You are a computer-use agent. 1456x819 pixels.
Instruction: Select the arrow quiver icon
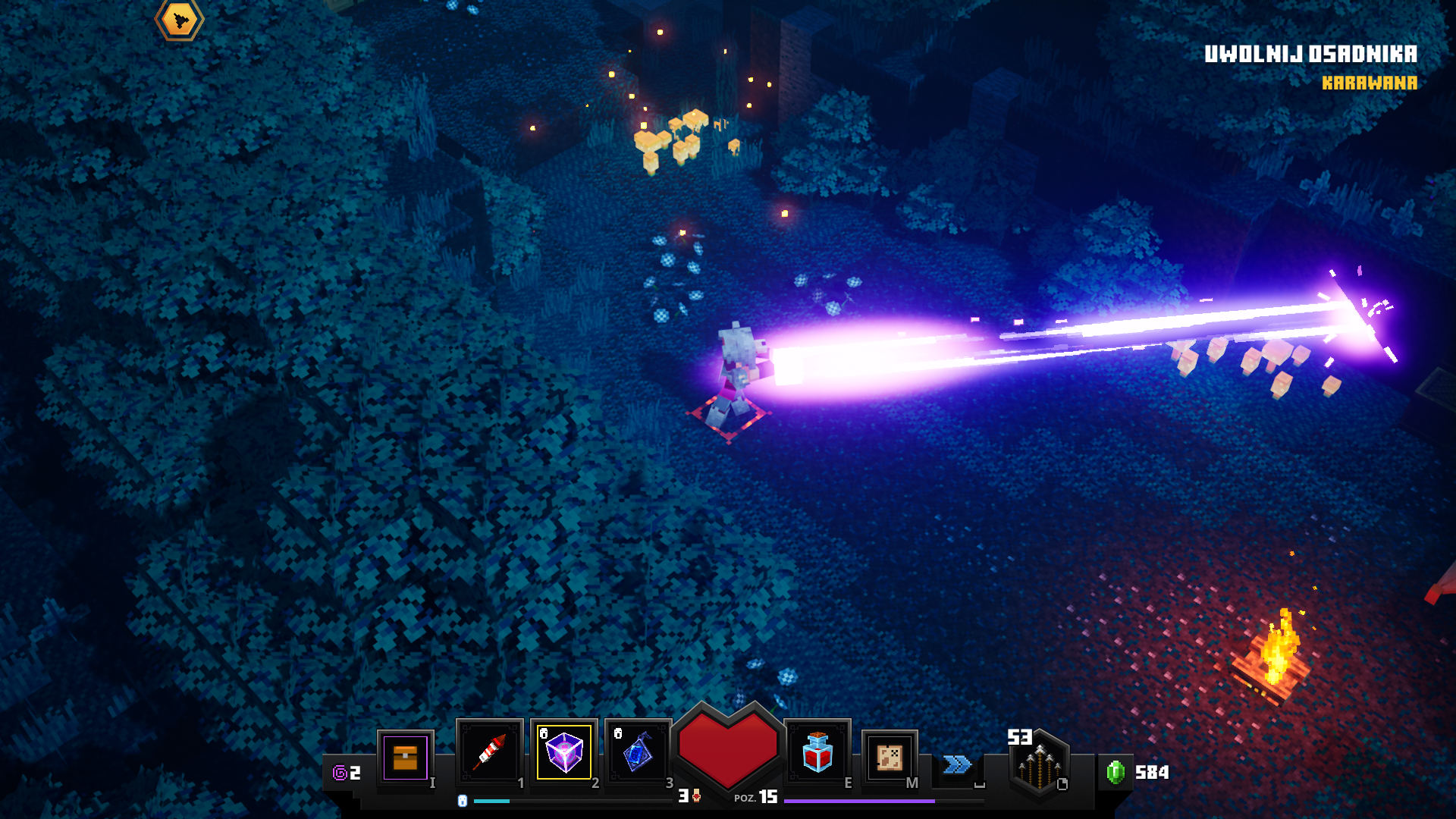(1040, 764)
